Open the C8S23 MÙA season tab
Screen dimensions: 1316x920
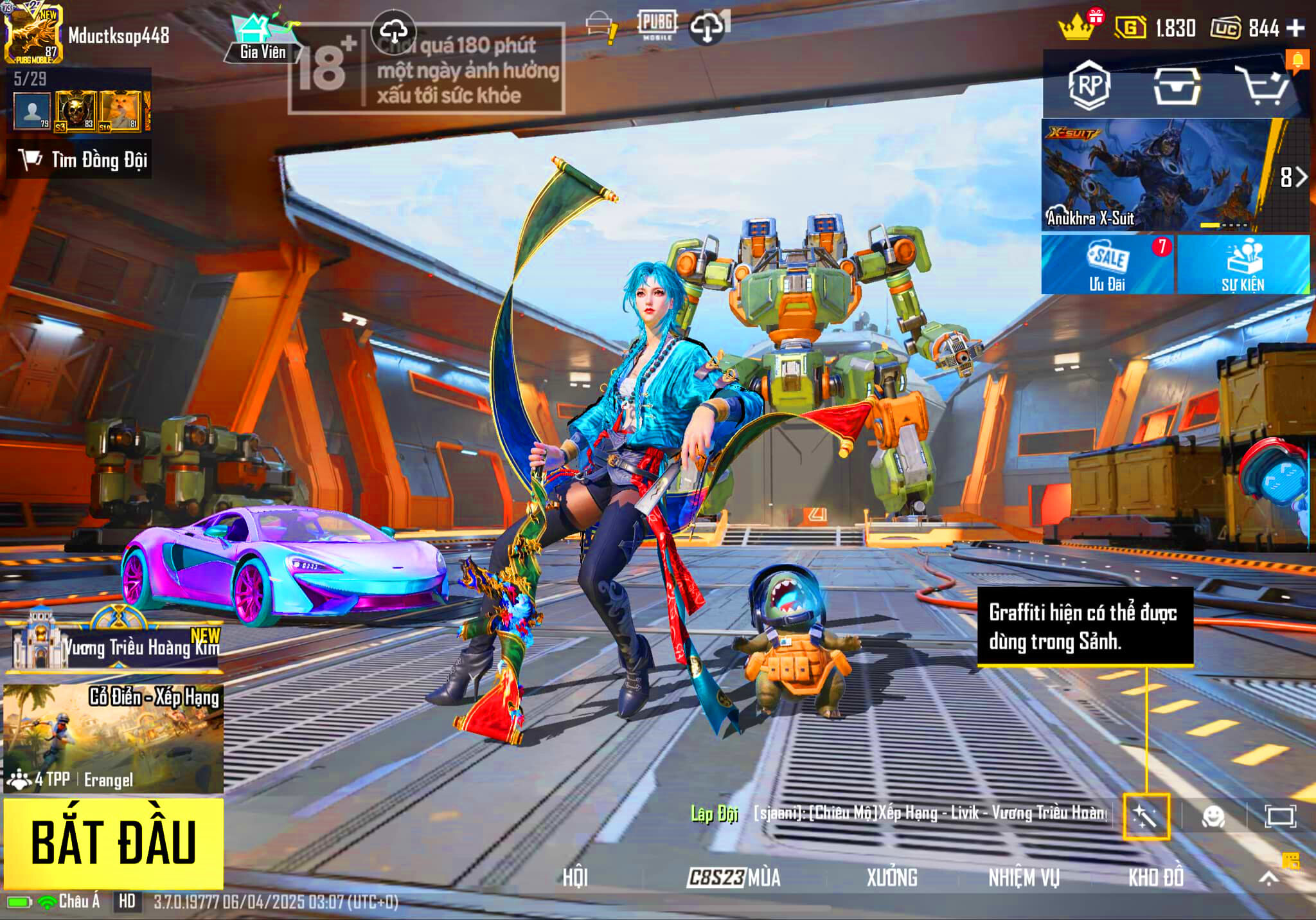[734, 877]
